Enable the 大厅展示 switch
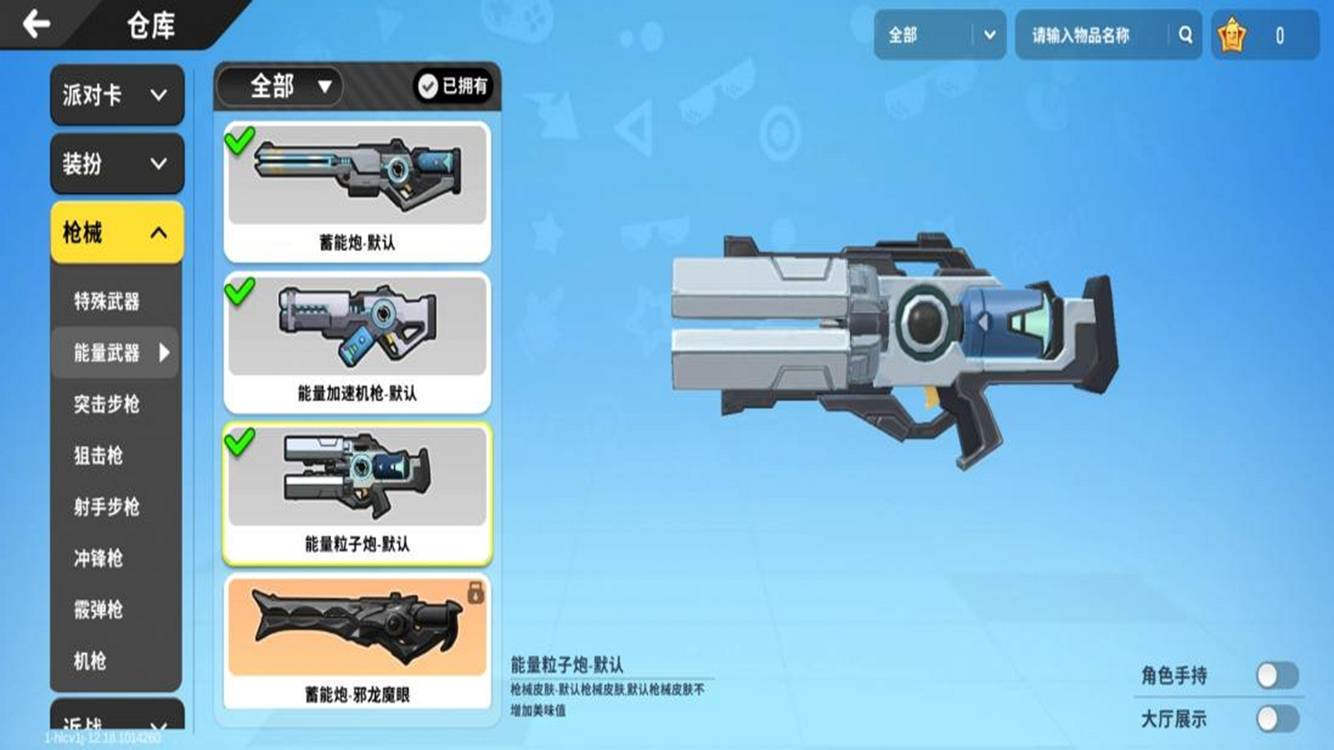Screen dimensions: 1334x750 [x=1277, y=719]
